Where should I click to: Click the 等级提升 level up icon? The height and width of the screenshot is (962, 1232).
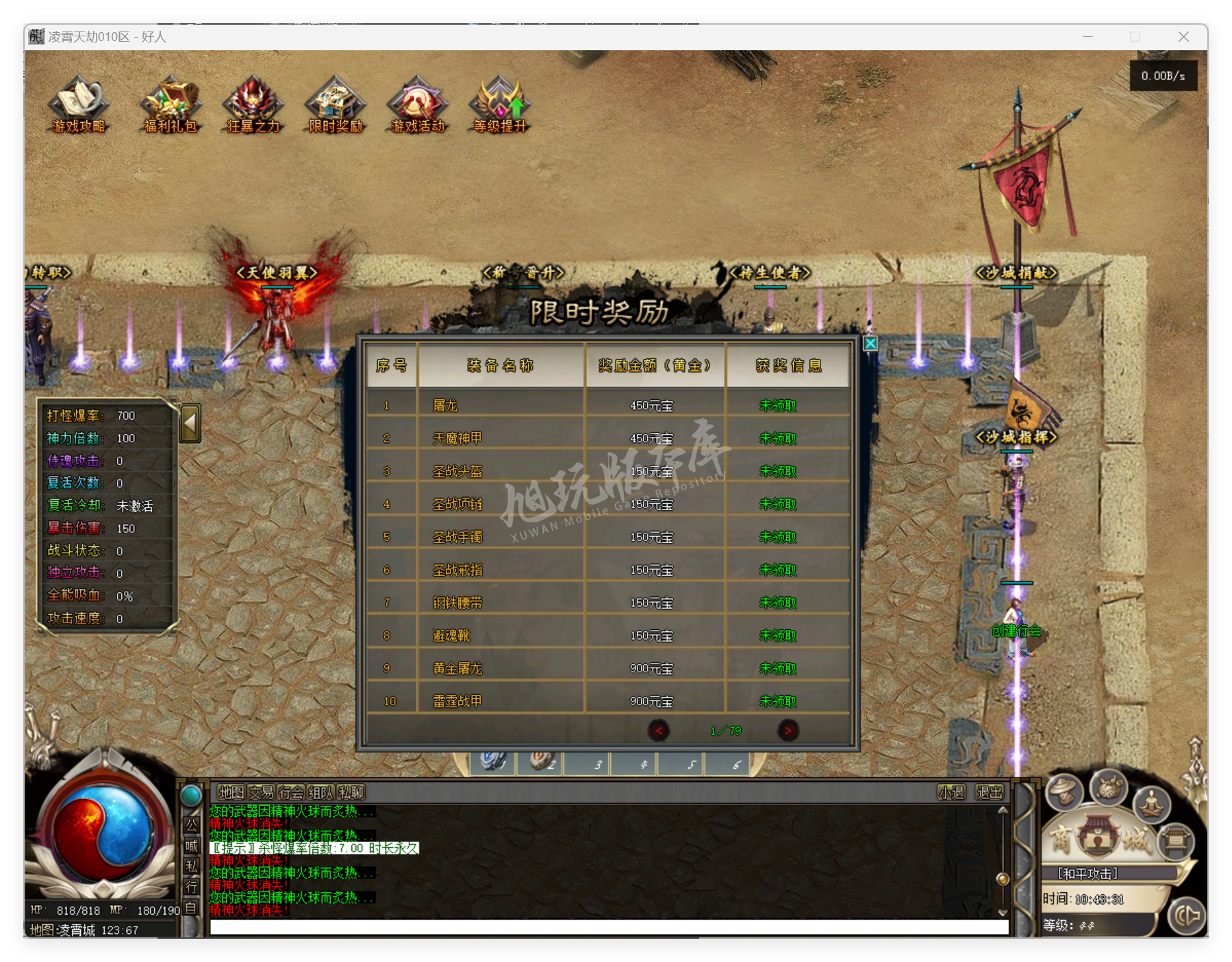[x=500, y=105]
